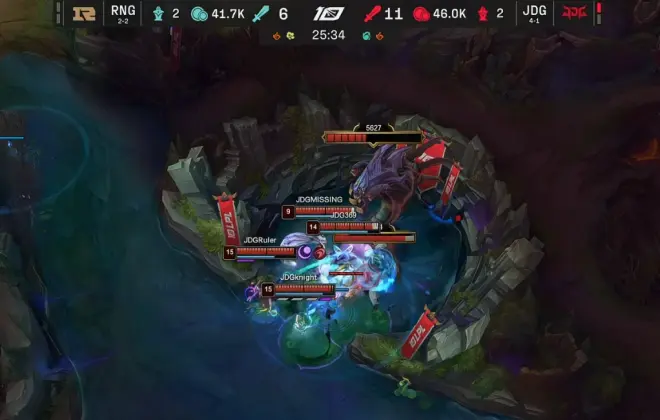Click the red sword kills icon
The height and width of the screenshot is (420, 660).
[371, 14]
